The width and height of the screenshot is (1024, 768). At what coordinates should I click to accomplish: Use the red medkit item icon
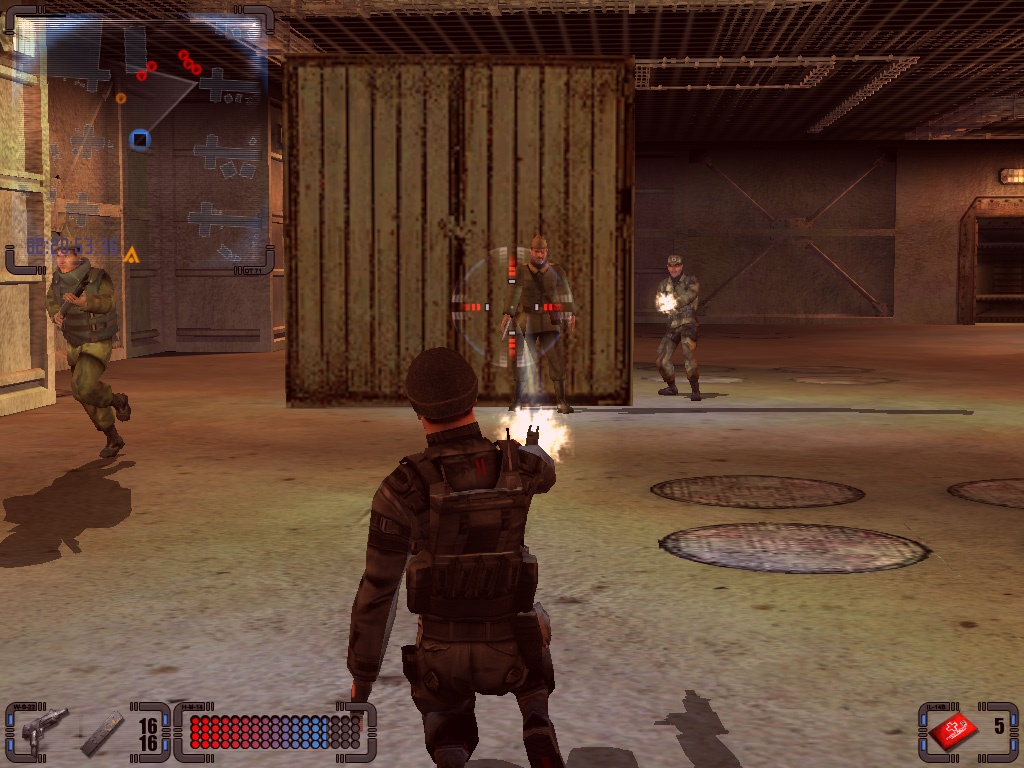[x=952, y=730]
